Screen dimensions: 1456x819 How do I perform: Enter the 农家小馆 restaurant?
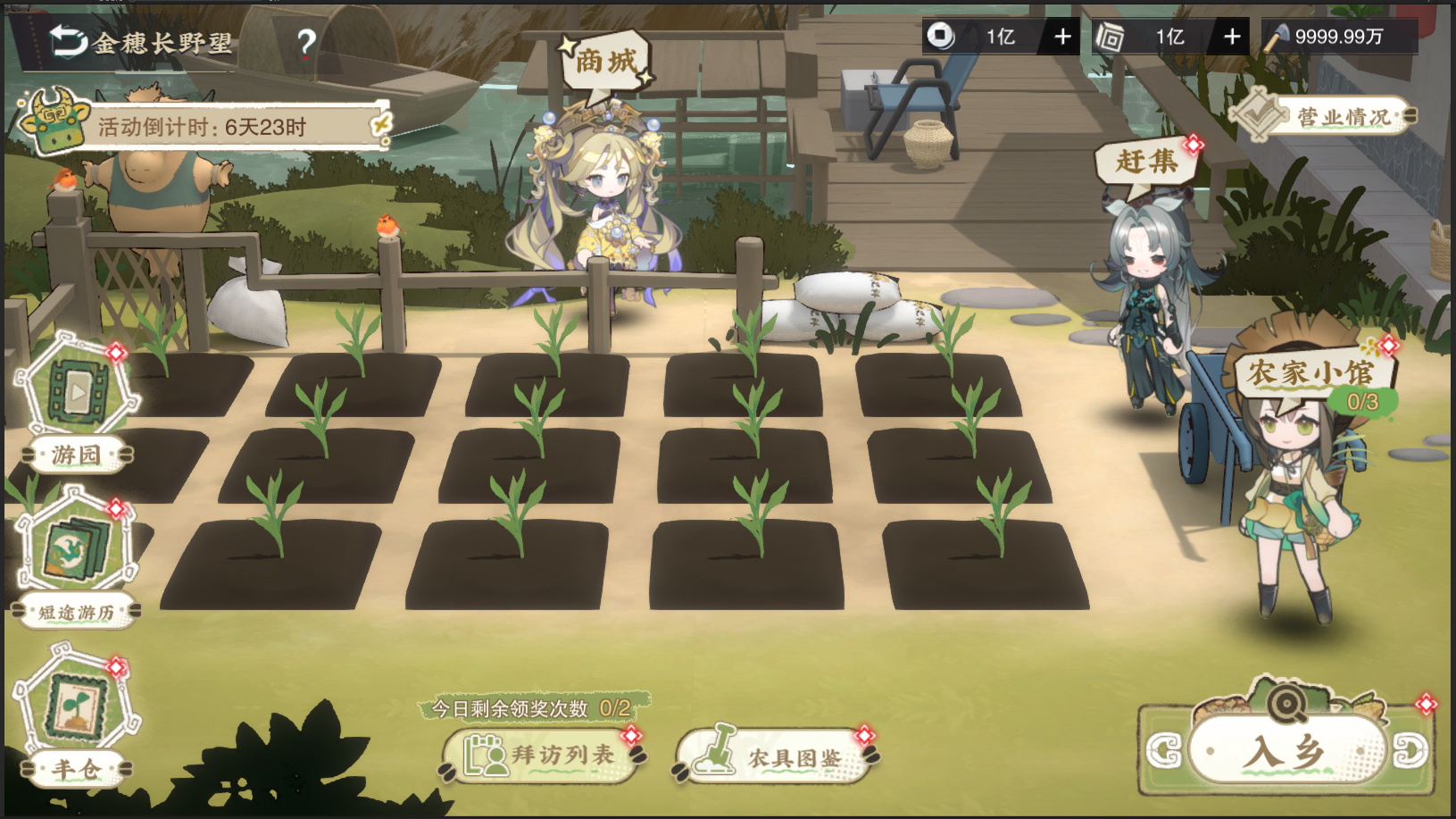[x=1310, y=375]
